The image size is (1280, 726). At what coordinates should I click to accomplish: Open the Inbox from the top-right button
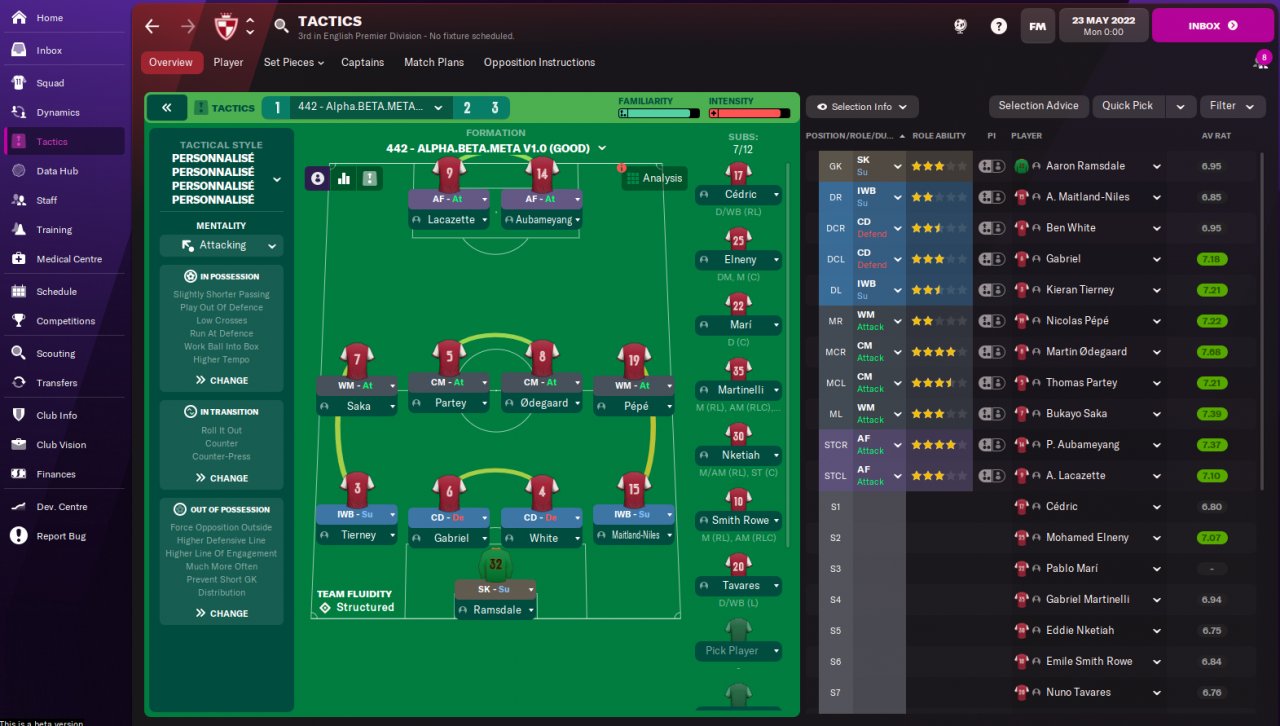1211,26
